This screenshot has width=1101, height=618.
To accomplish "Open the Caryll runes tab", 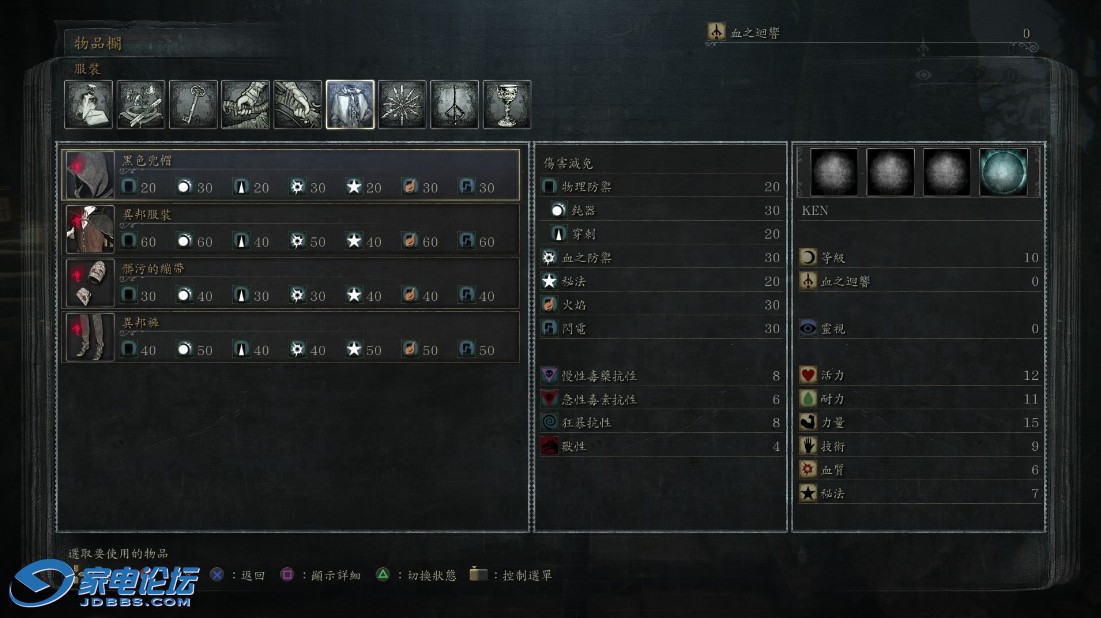I will (455, 105).
